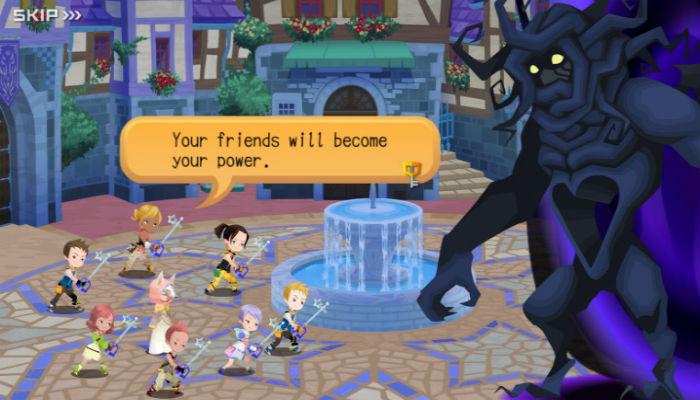Skip the cutscene with the SKIP button
Viewport: 700px width, 400px height.
click(x=46, y=14)
